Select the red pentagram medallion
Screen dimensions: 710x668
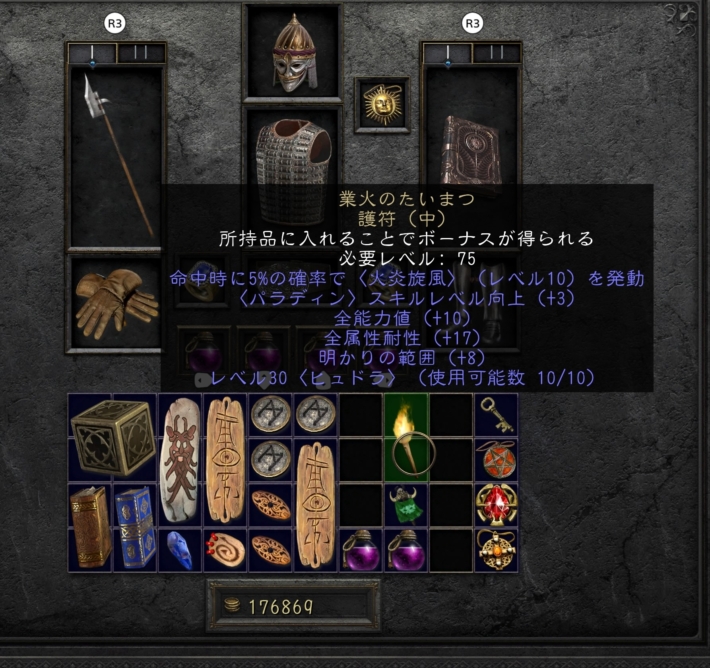495,458
